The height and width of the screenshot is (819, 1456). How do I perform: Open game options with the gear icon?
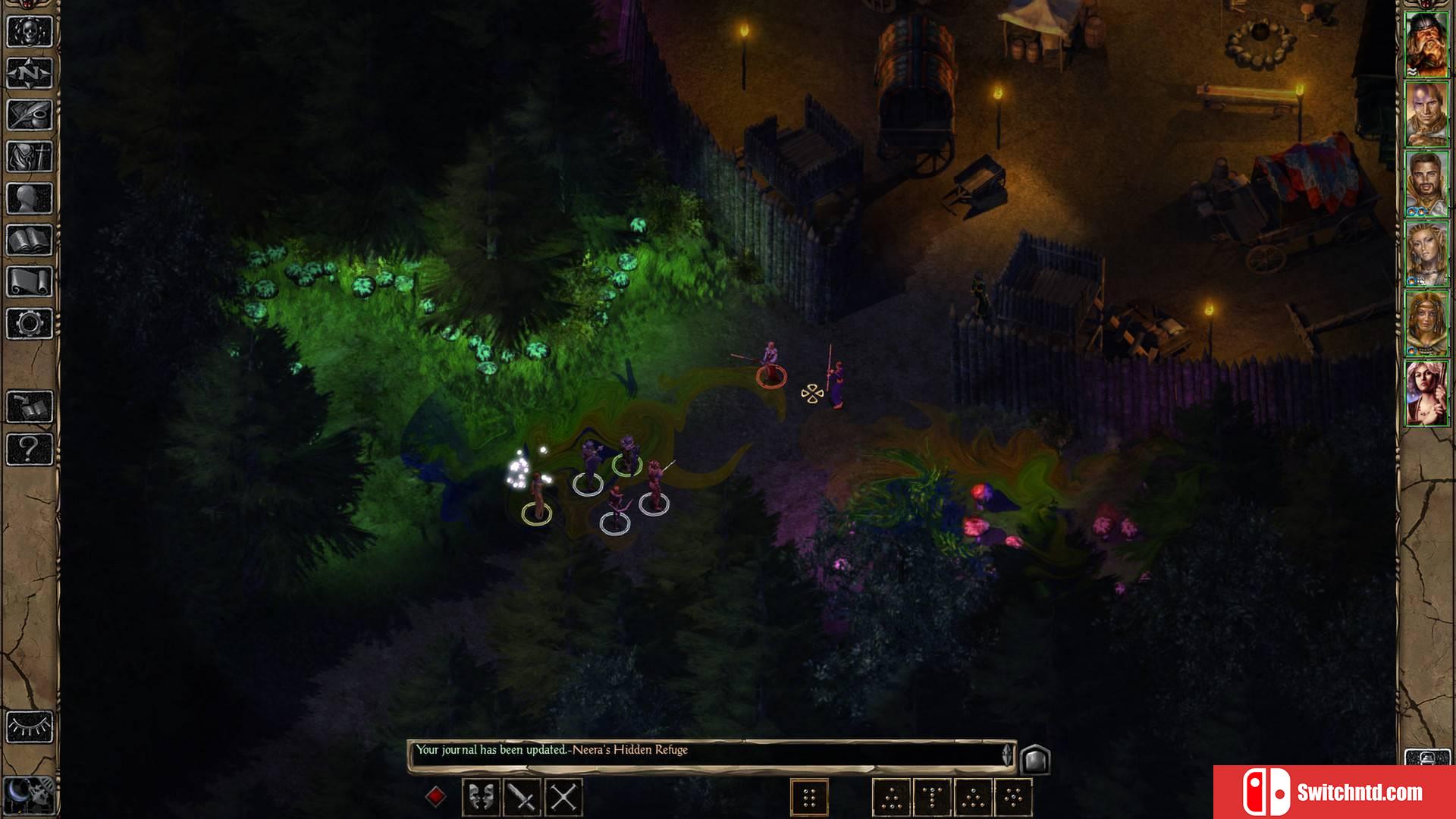point(30,324)
